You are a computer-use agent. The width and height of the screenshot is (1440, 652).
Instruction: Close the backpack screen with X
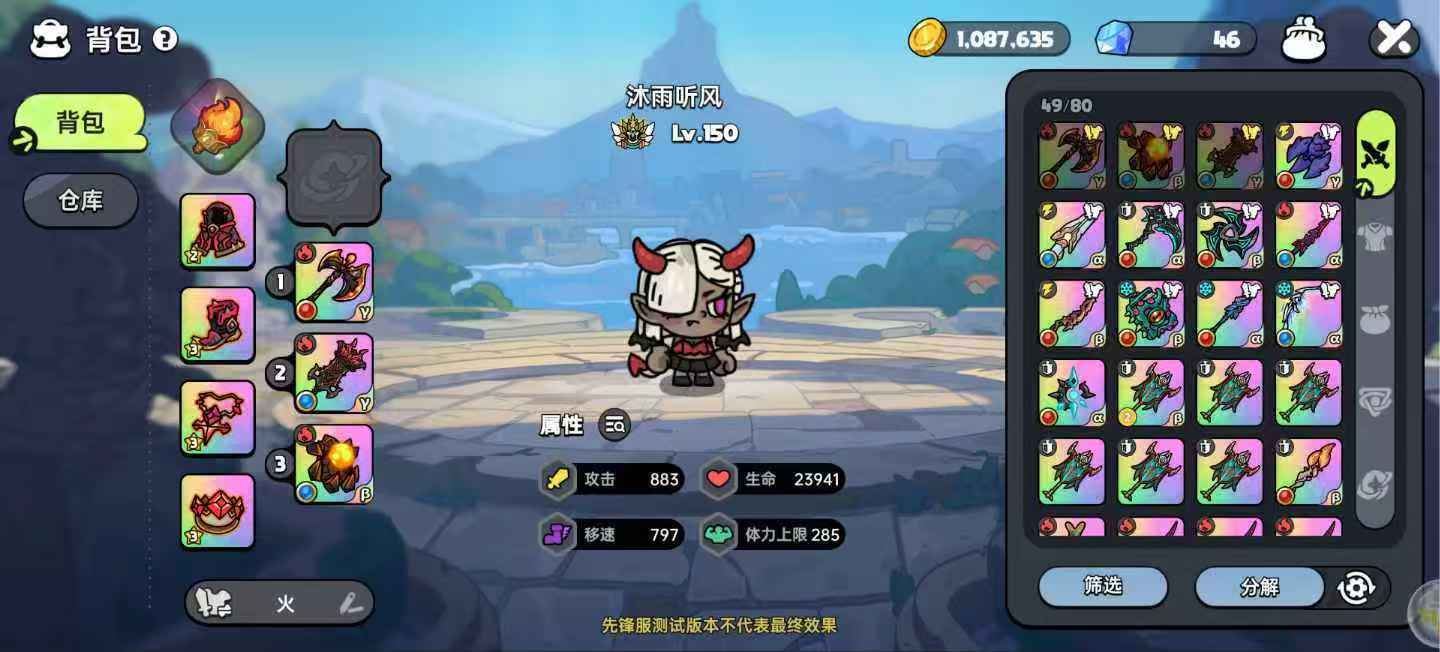[x=1393, y=39]
